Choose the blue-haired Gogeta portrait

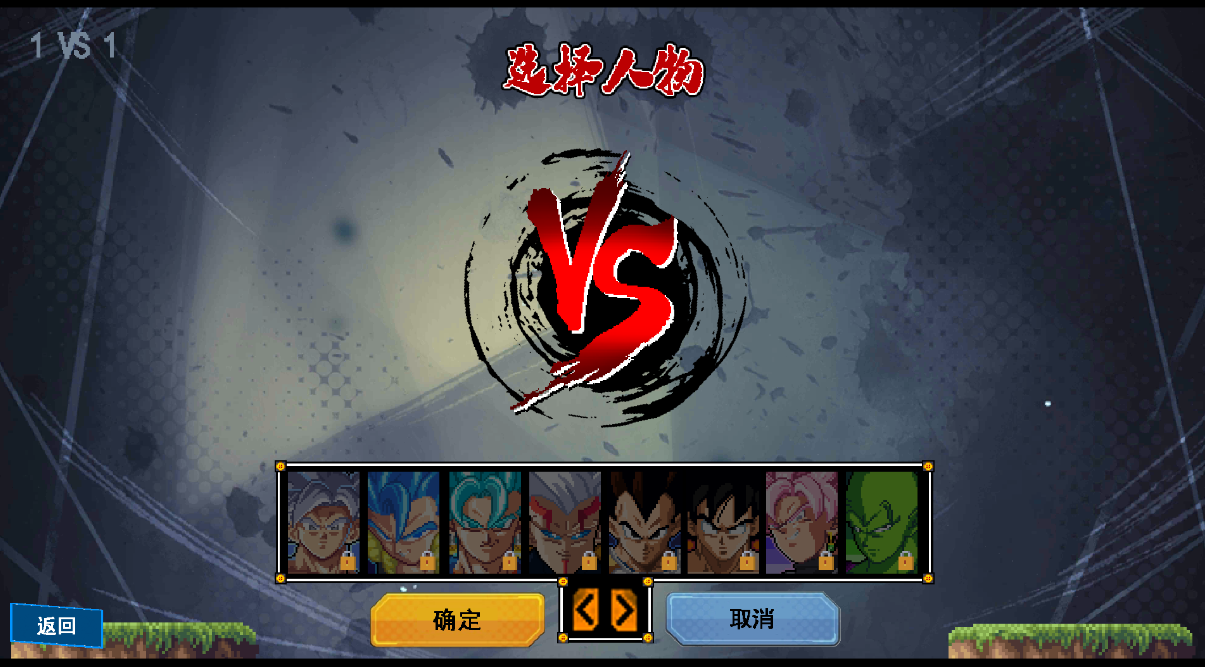(x=403, y=522)
